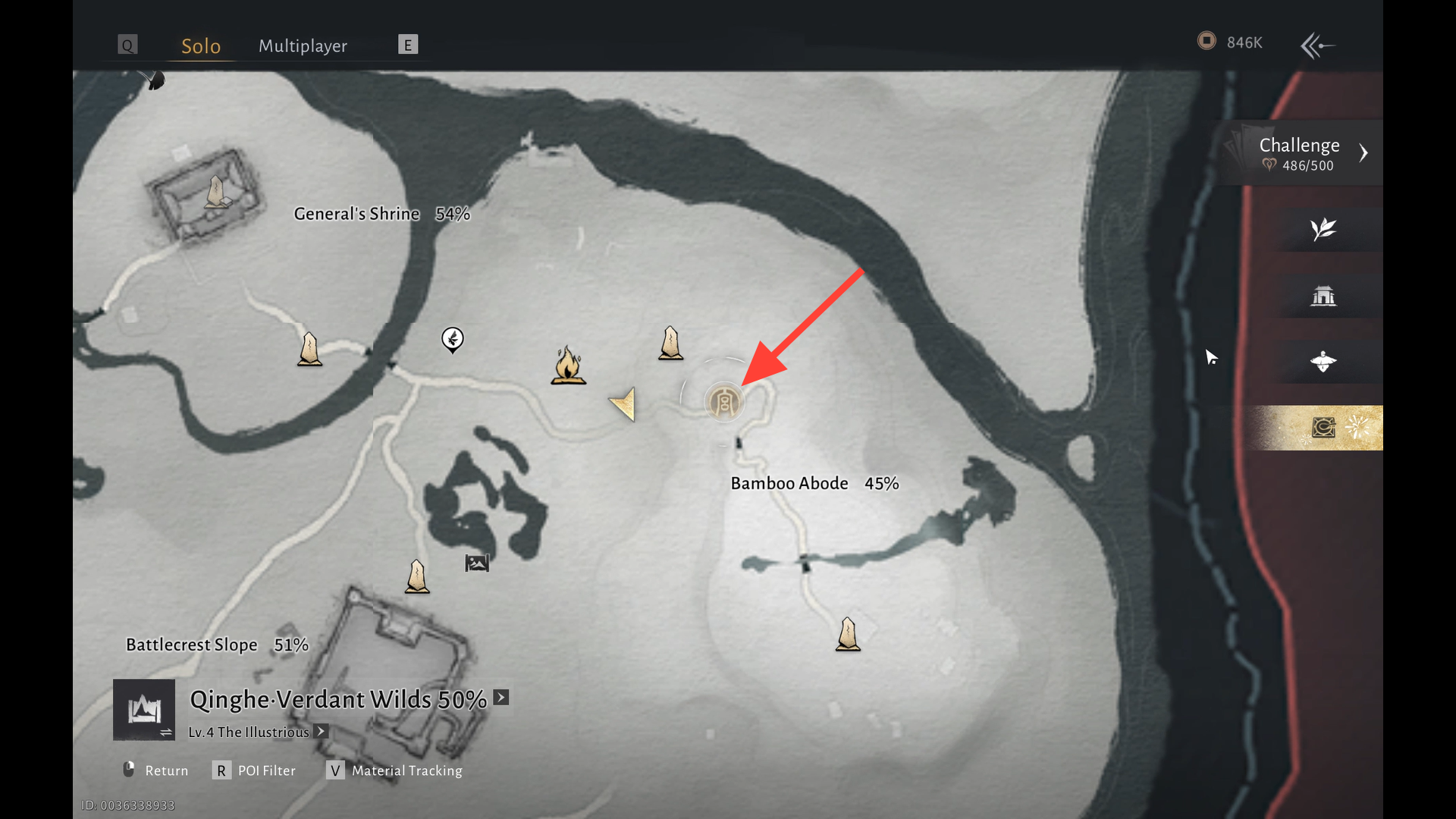1456x819 pixels.
Task: Click the back arrow at top right
Action: point(1317,45)
